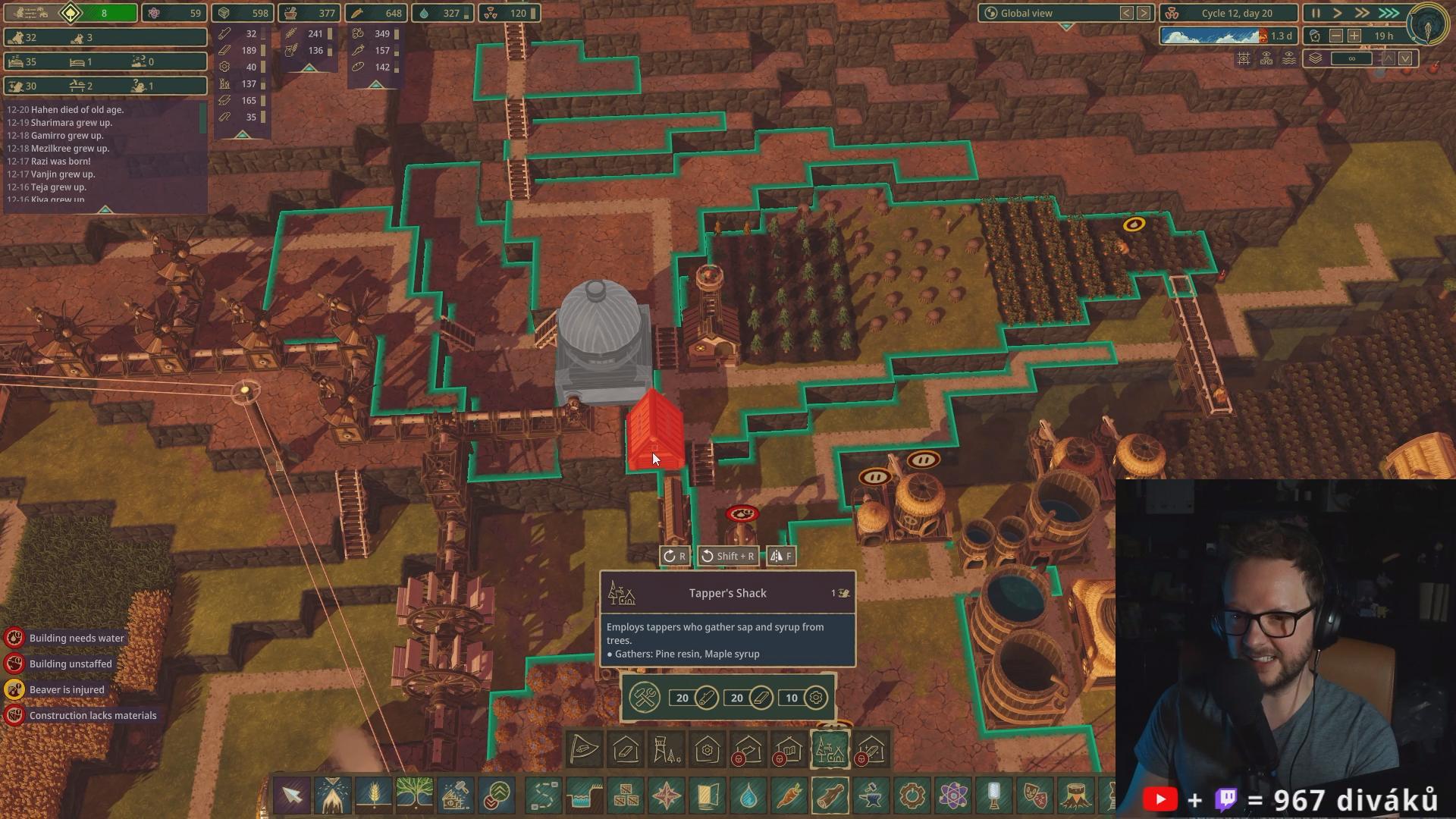Viewport: 1456px width, 819px height.
Task: Open the science atom category
Action: click(953, 795)
